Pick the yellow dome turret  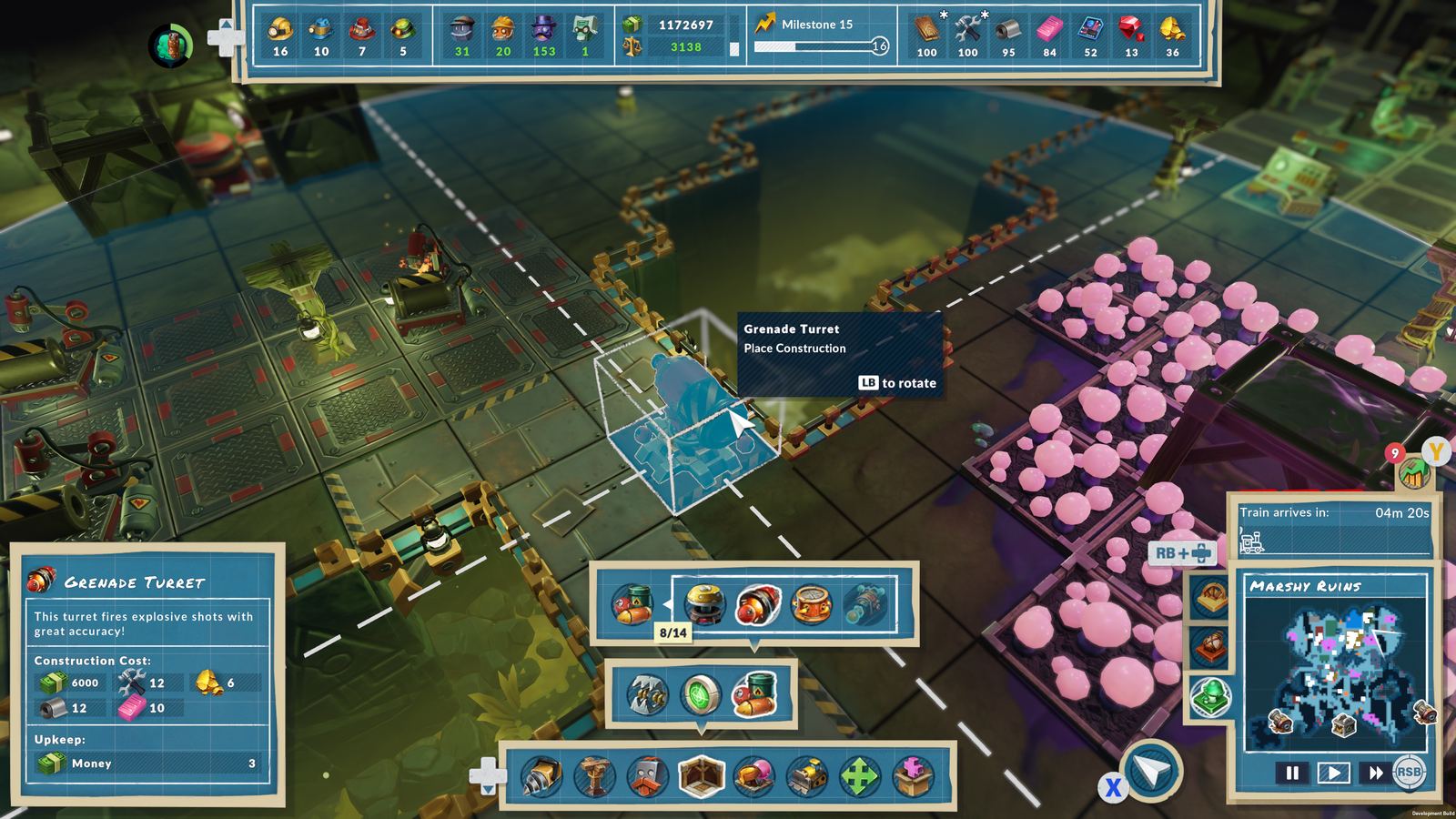coord(704,604)
